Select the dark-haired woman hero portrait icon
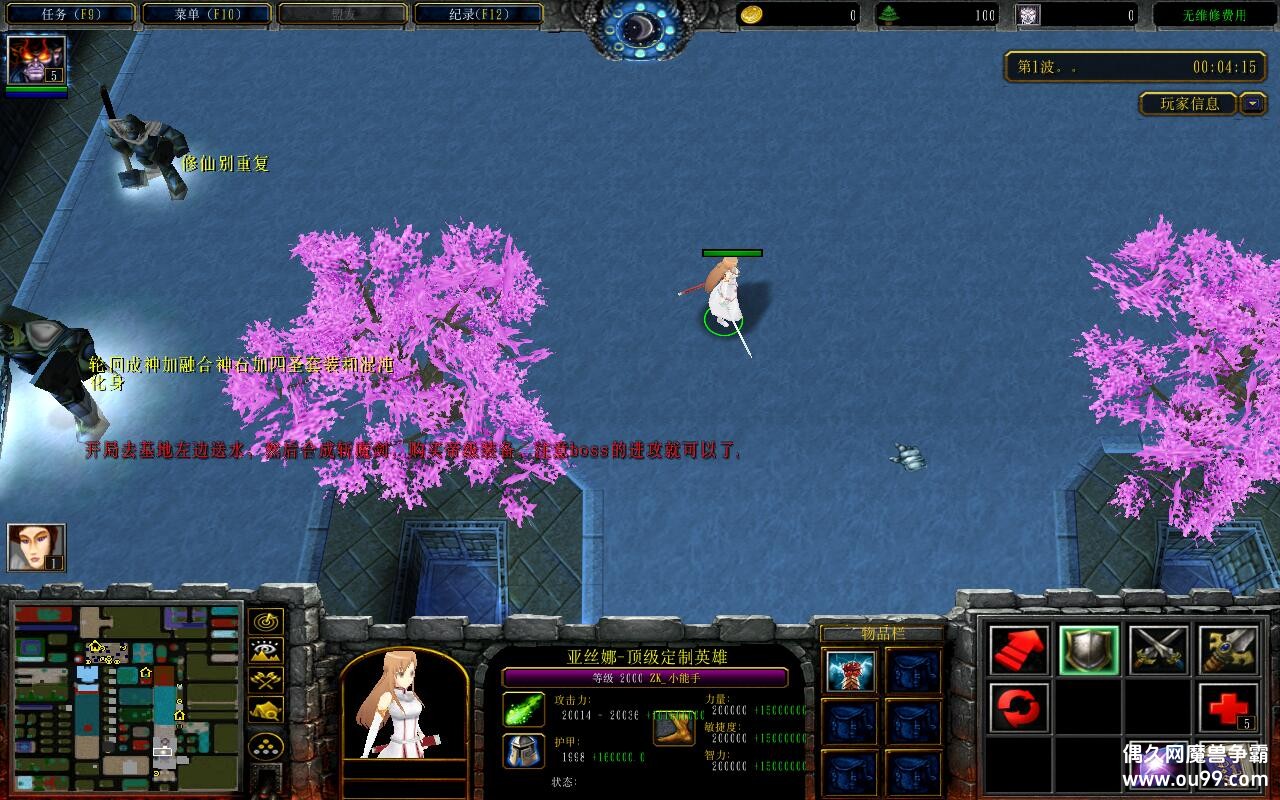 tap(36, 547)
